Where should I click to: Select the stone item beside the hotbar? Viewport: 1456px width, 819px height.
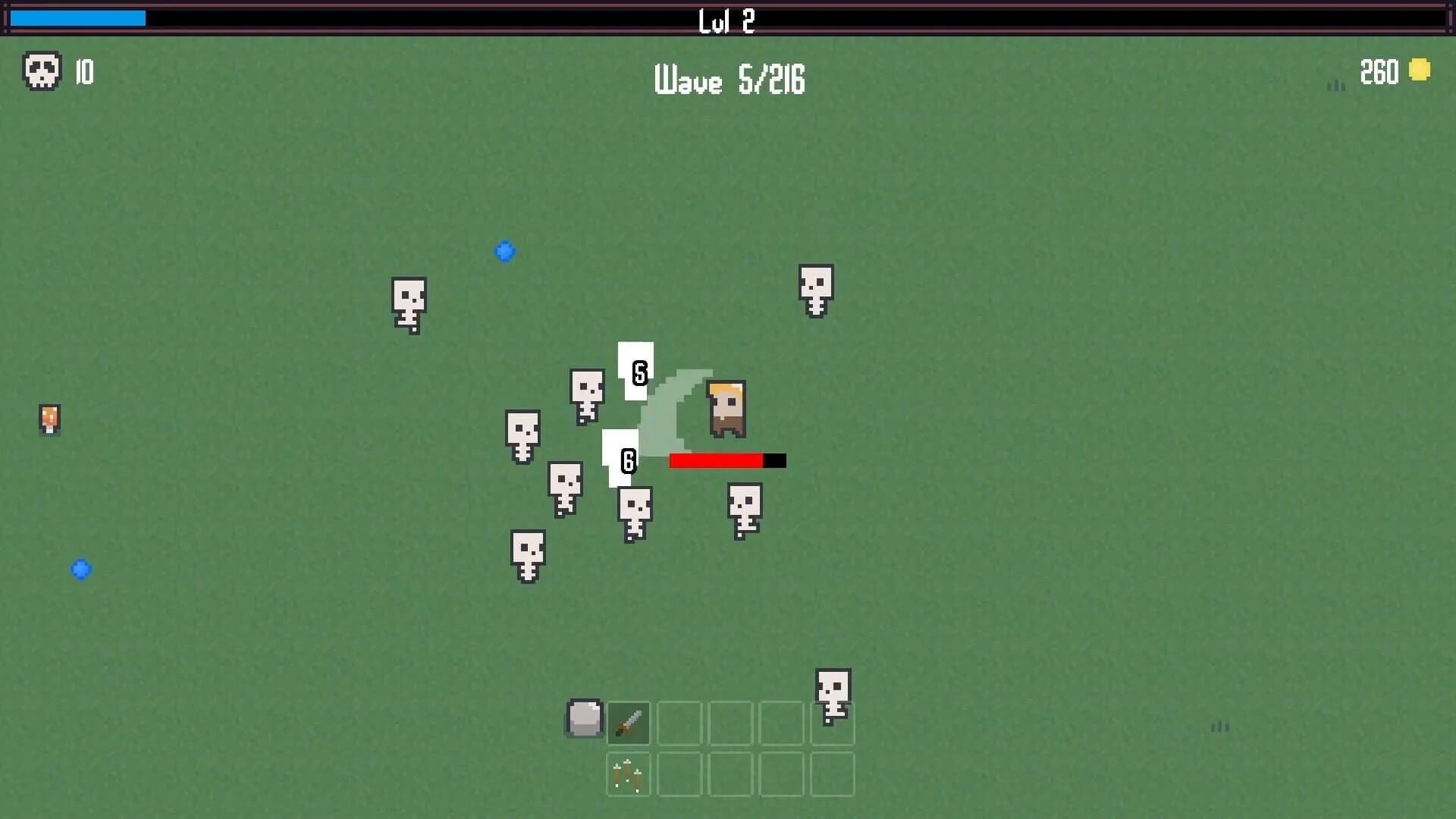click(x=584, y=719)
